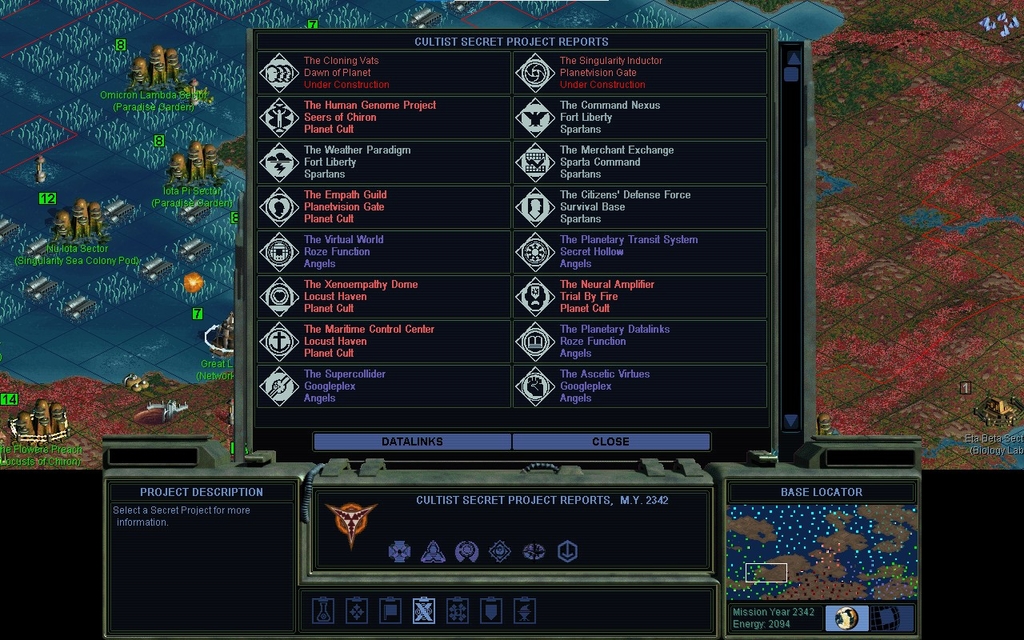
Task: Select The Planetary Transit System entry
Action: [x=640, y=252]
